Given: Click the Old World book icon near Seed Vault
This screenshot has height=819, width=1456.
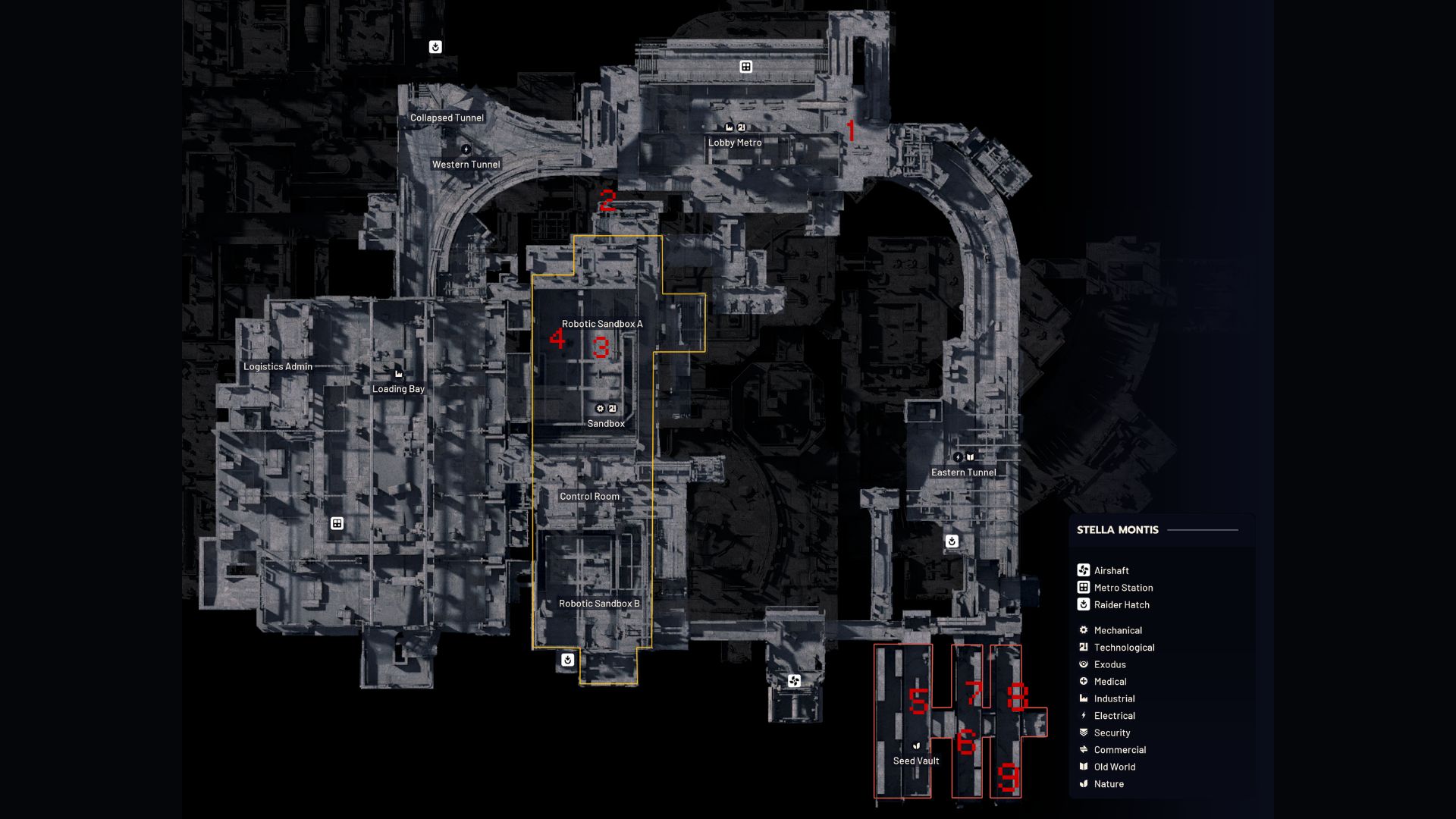Looking at the screenshot, I should [917, 746].
